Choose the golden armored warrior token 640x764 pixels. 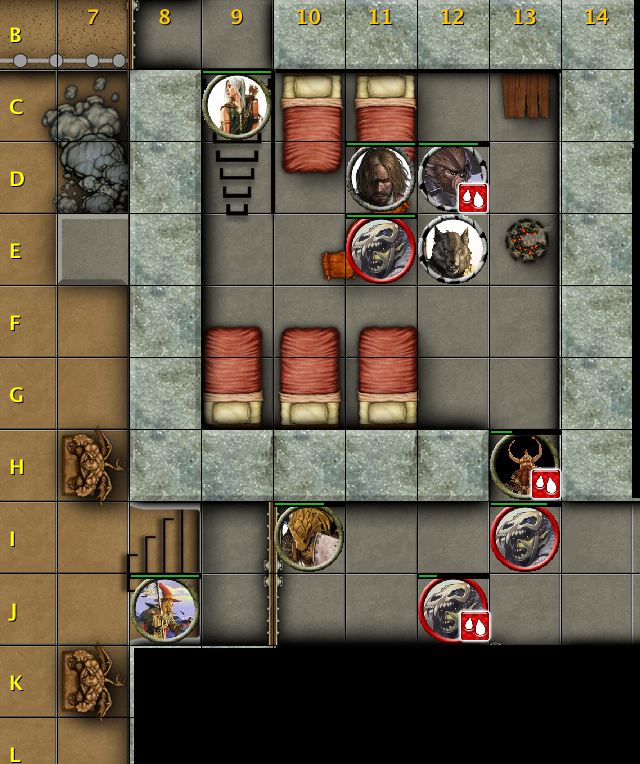click(x=308, y=538)
